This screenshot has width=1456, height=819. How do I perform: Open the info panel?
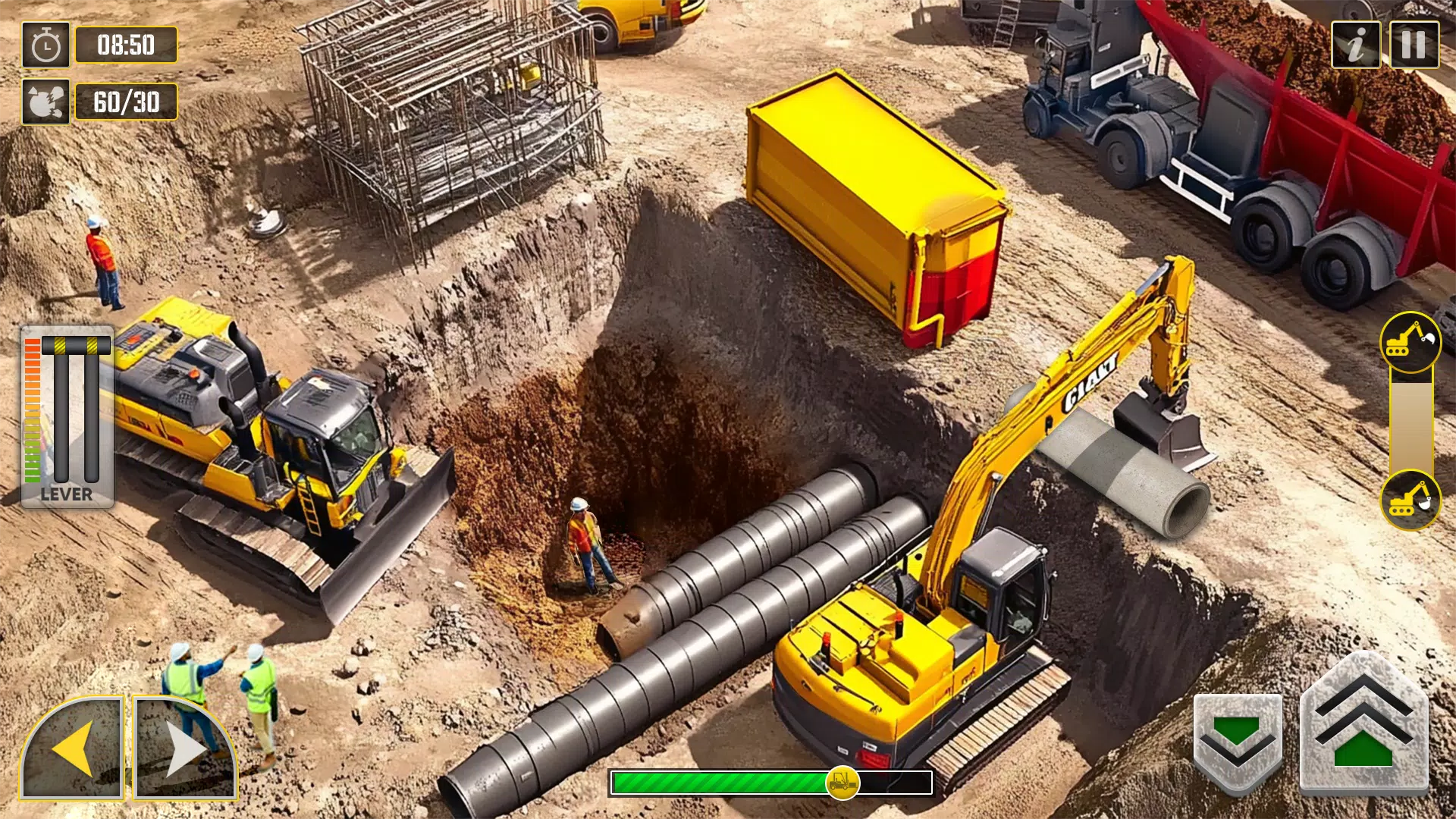click(1356, 45)
